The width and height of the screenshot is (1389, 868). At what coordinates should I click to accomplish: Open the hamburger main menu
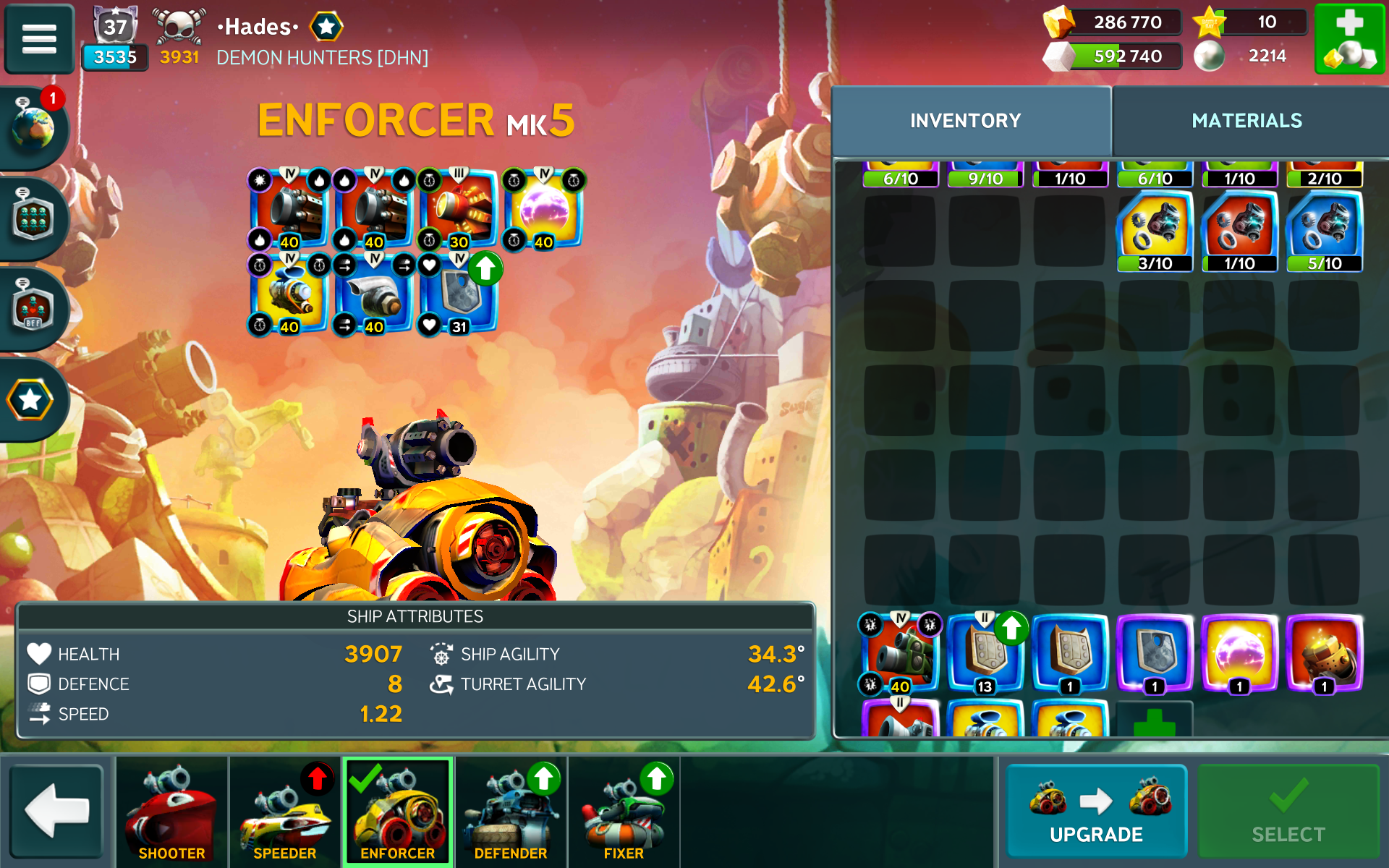click(x=39, y=39)
